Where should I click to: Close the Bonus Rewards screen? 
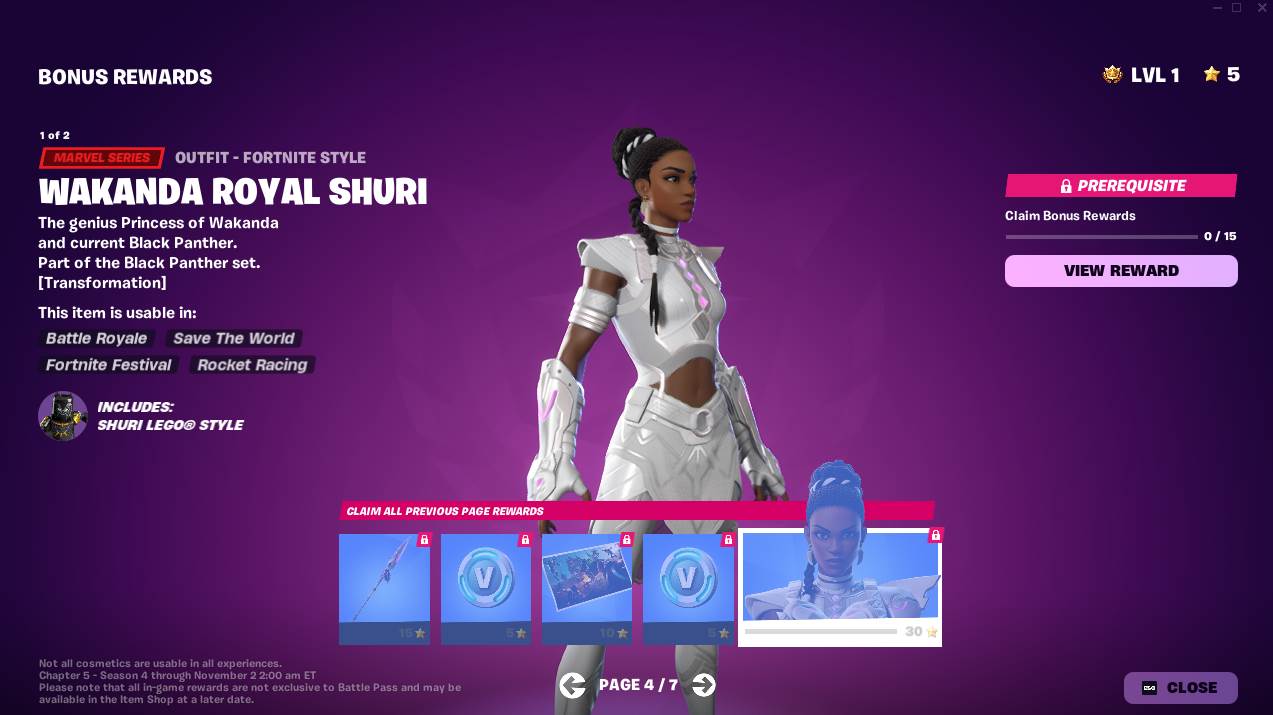pos(1180,688)
